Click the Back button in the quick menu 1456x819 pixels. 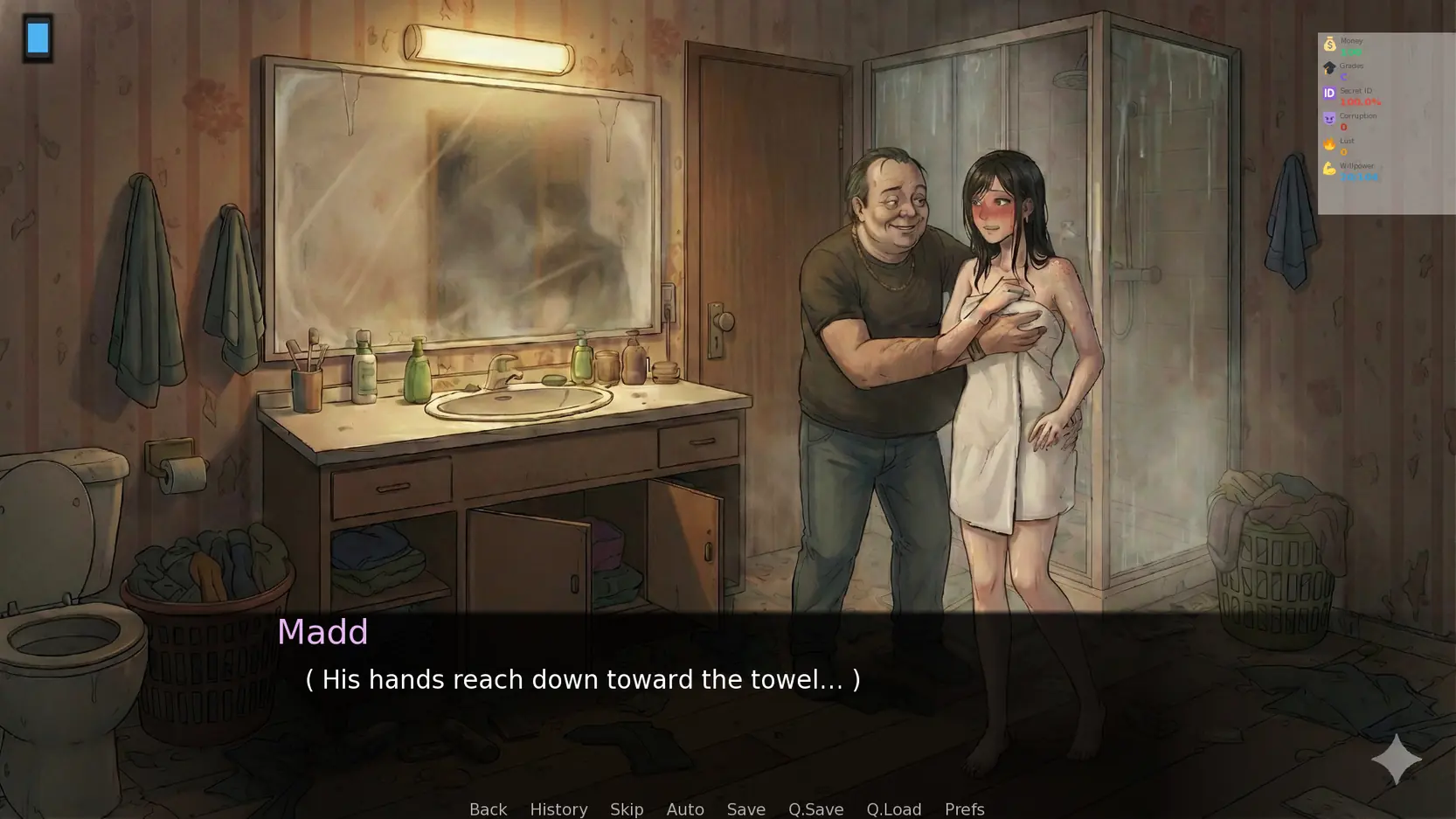(x=488, y=809)
